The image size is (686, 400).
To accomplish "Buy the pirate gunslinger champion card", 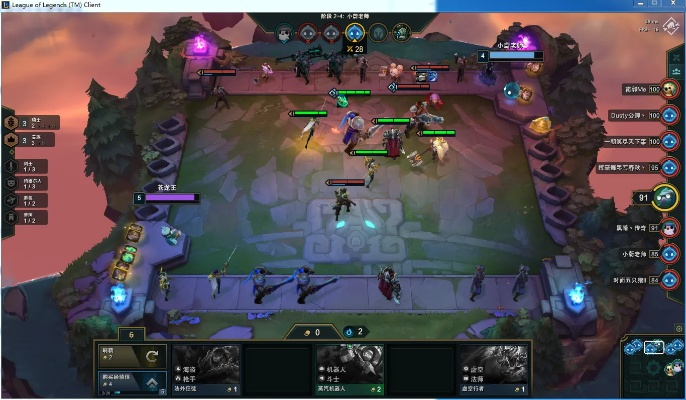I will (x=207, y=368).
